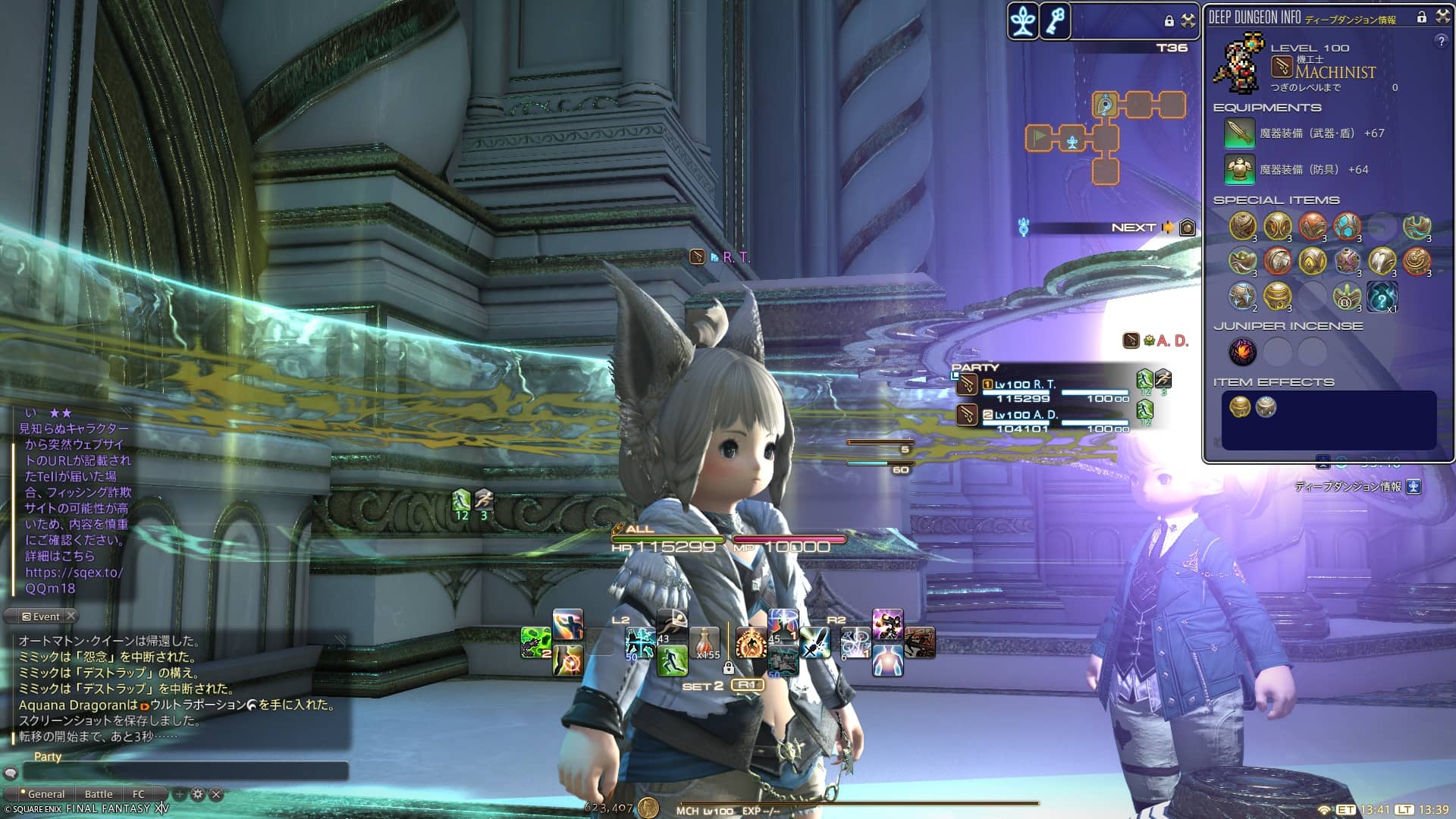The image size is (1456, 819).
Task: Switch to the General chat tab
Action: 45,794
